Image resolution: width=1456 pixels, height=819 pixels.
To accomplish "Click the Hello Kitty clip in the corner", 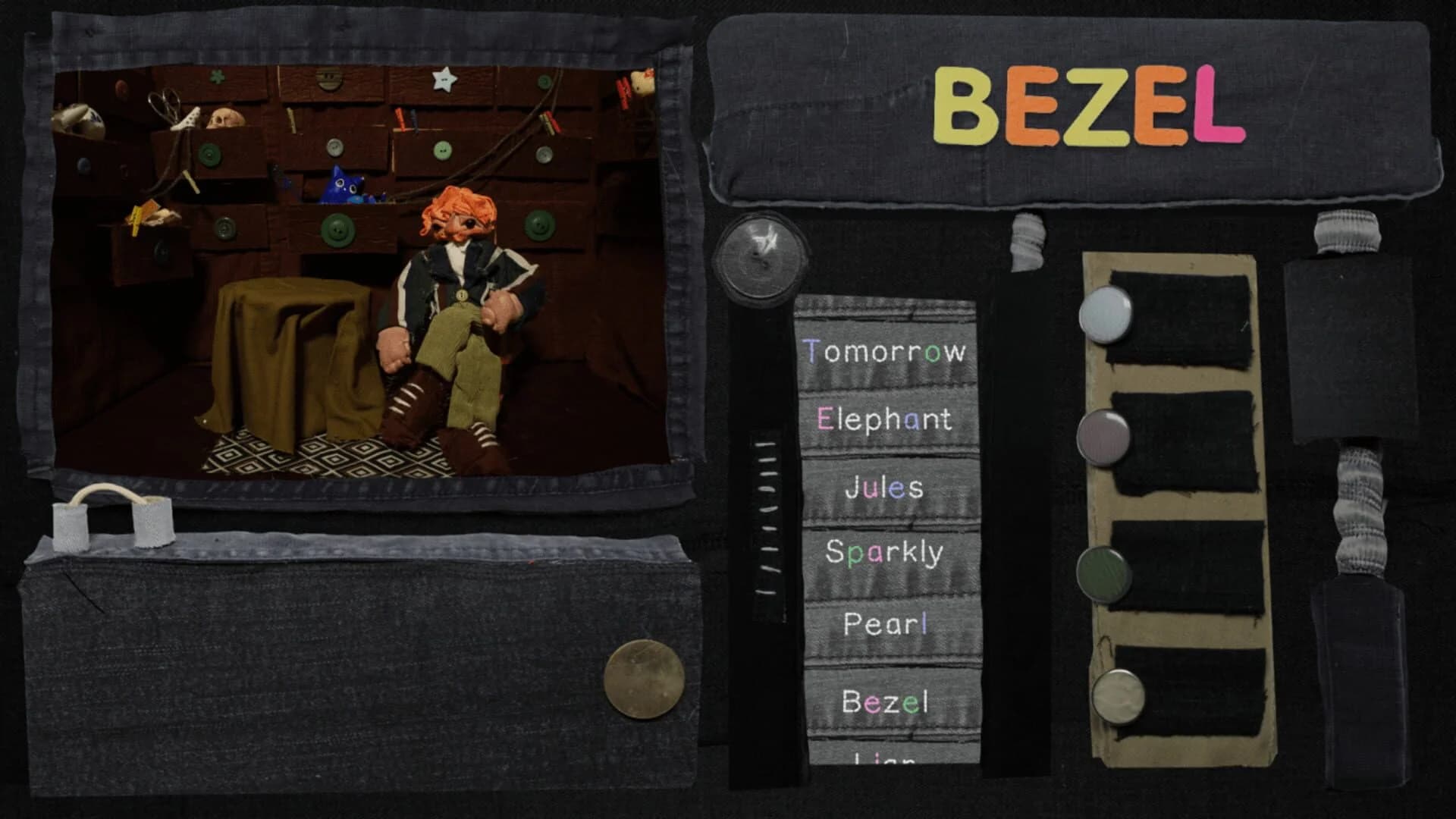I will pos(642,80).
